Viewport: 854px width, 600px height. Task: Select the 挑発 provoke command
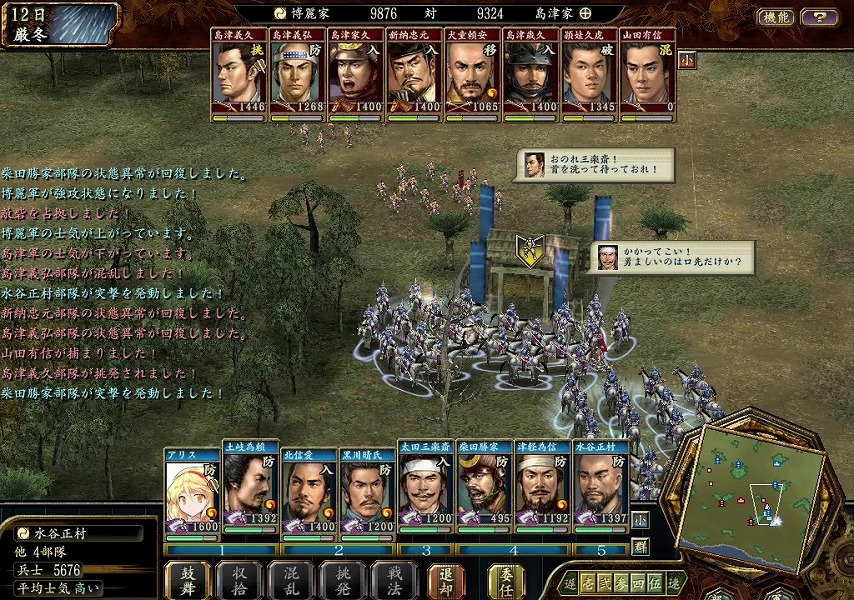pyautogui.click(x=342, y=579)
